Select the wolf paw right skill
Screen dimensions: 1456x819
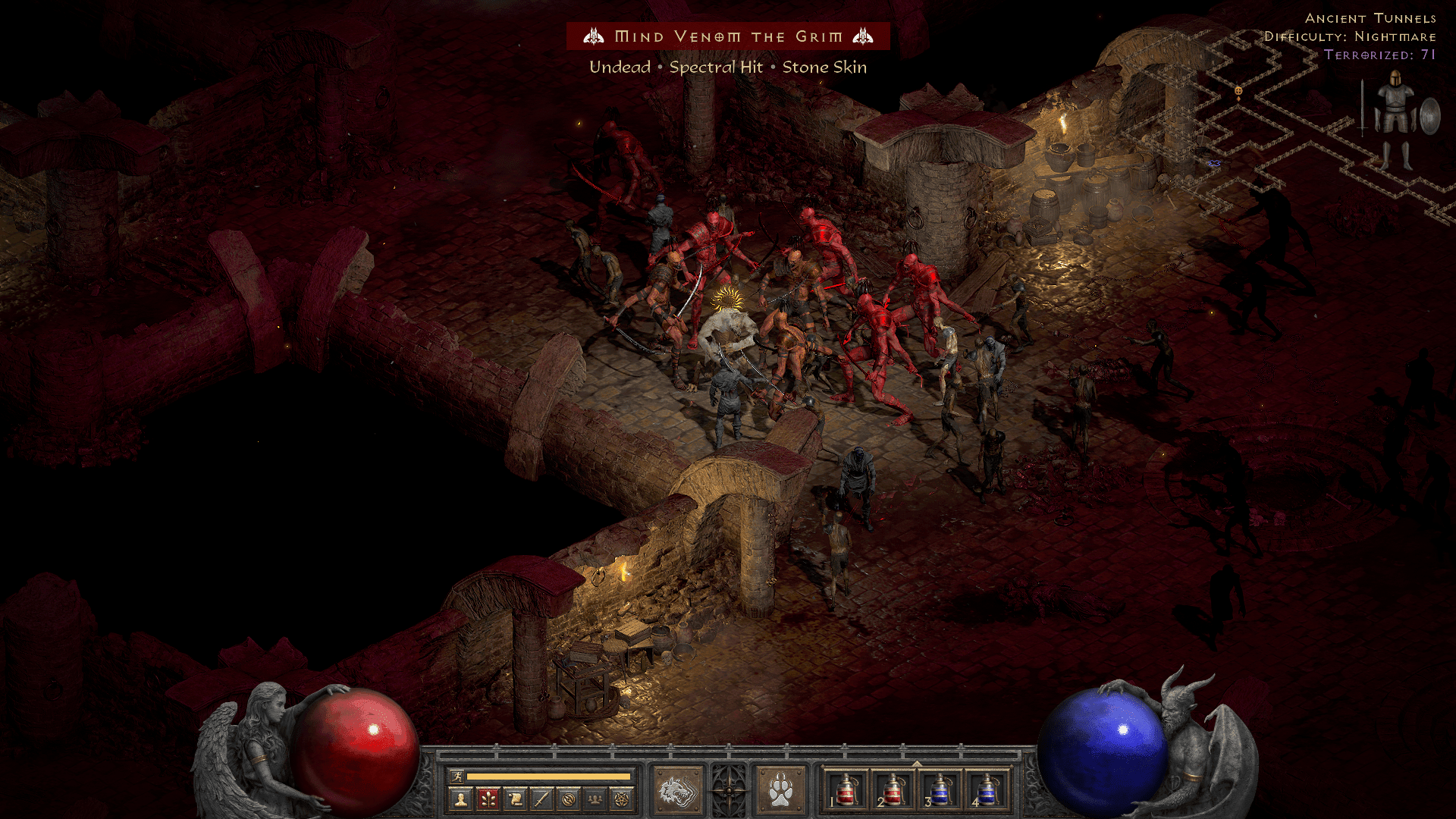tap(780, 792)
